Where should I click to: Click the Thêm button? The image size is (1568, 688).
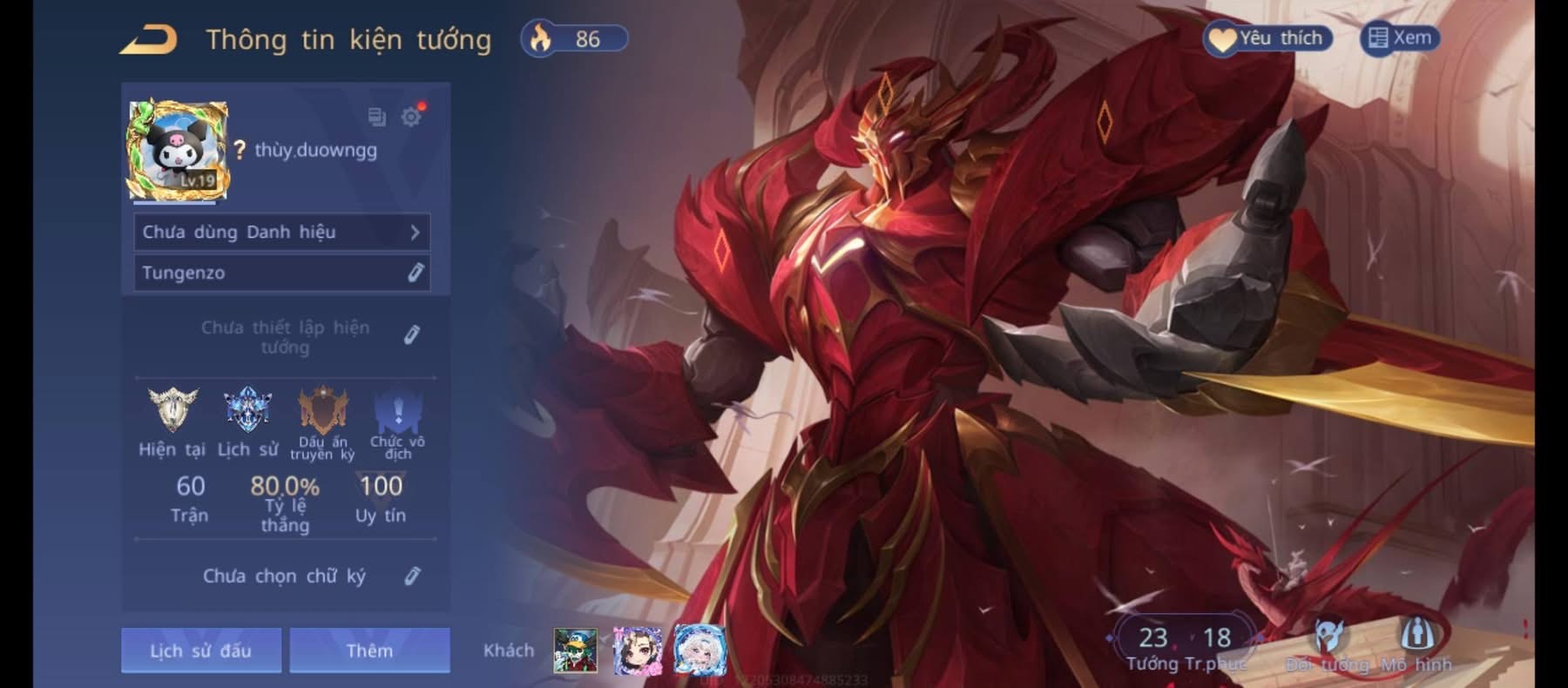(369, 651)
